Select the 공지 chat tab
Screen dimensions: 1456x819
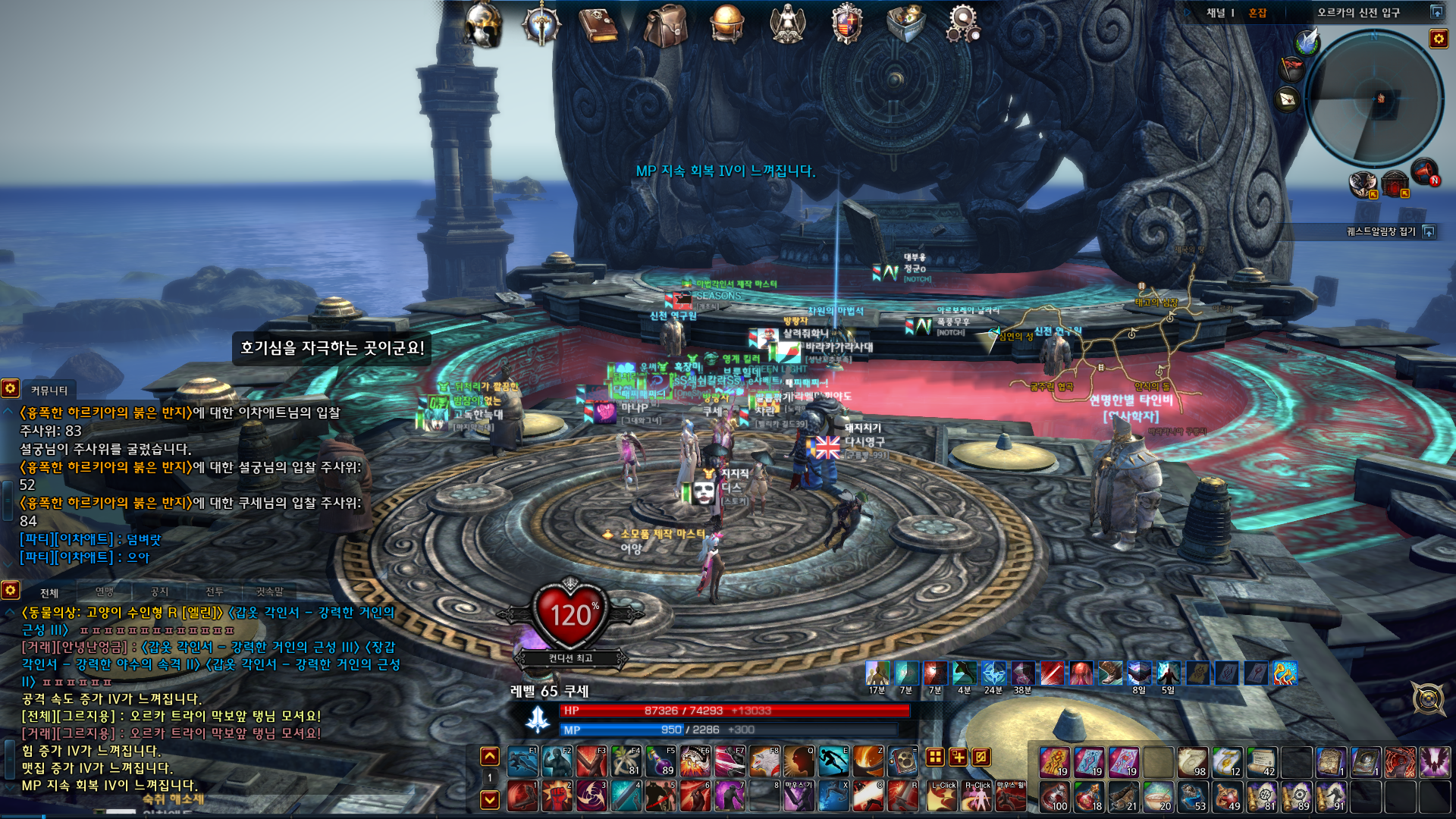click(x=159, y=591)
